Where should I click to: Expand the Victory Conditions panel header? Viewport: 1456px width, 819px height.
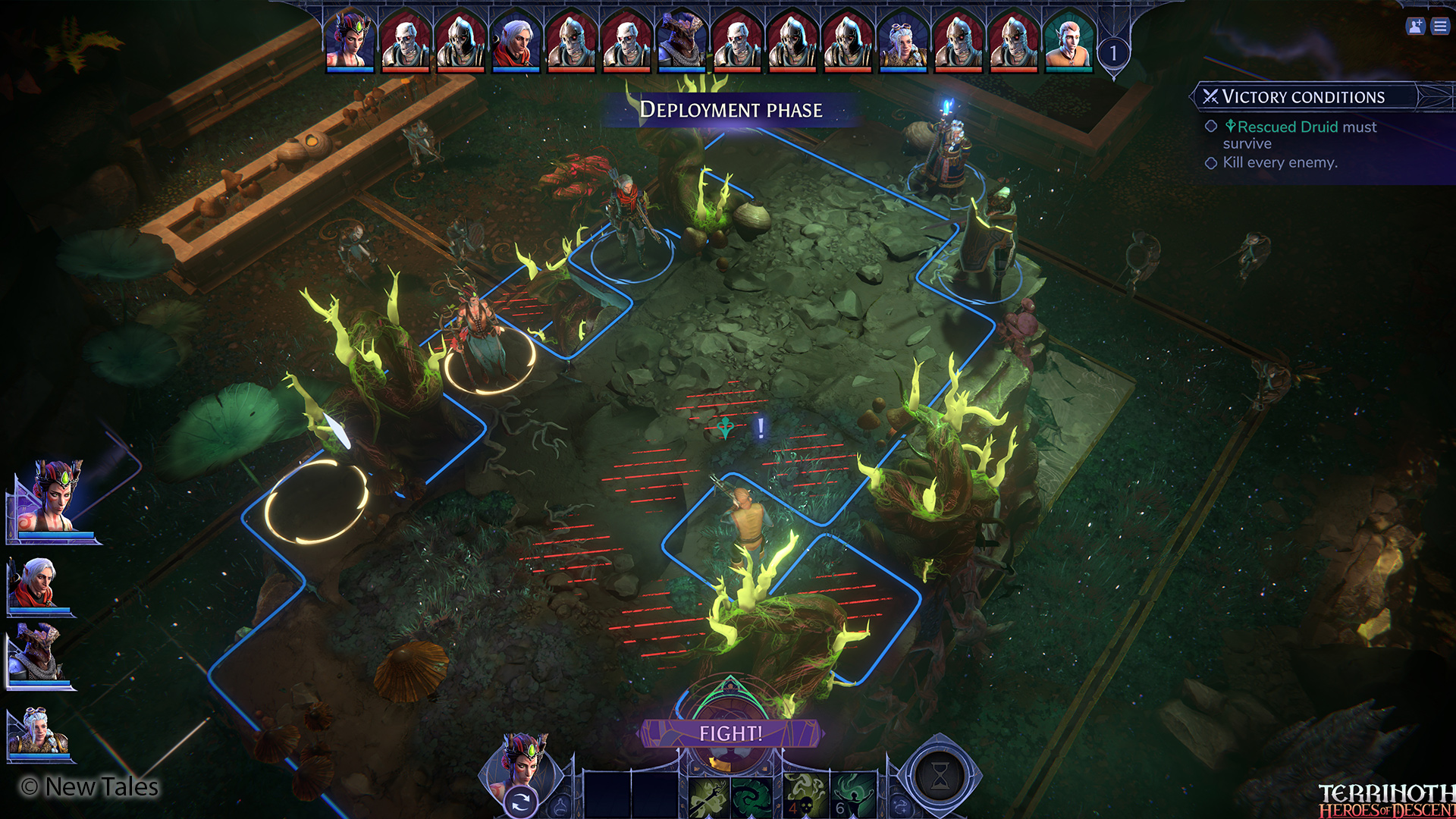click(x=1303, y=97)
